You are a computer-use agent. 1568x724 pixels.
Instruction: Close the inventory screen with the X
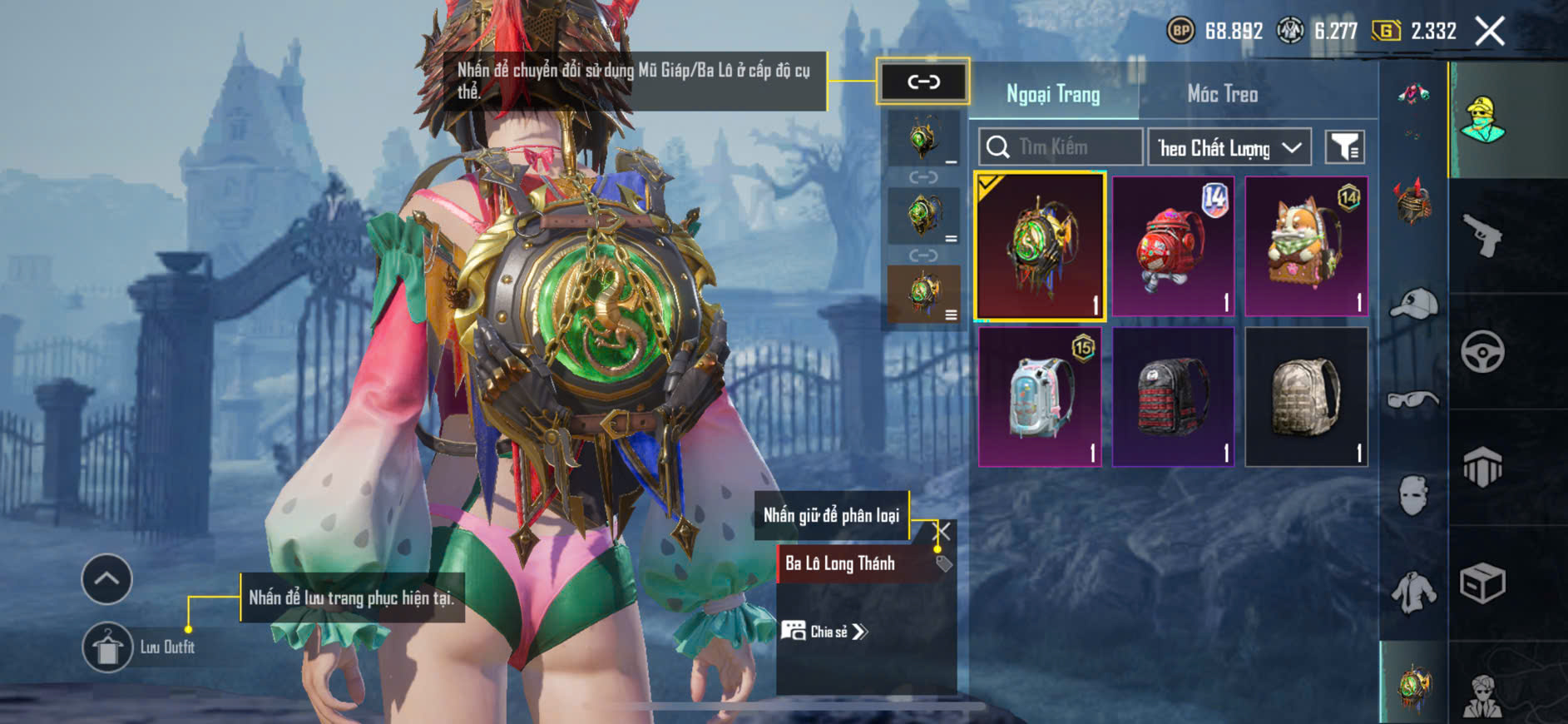point(1489,32)
